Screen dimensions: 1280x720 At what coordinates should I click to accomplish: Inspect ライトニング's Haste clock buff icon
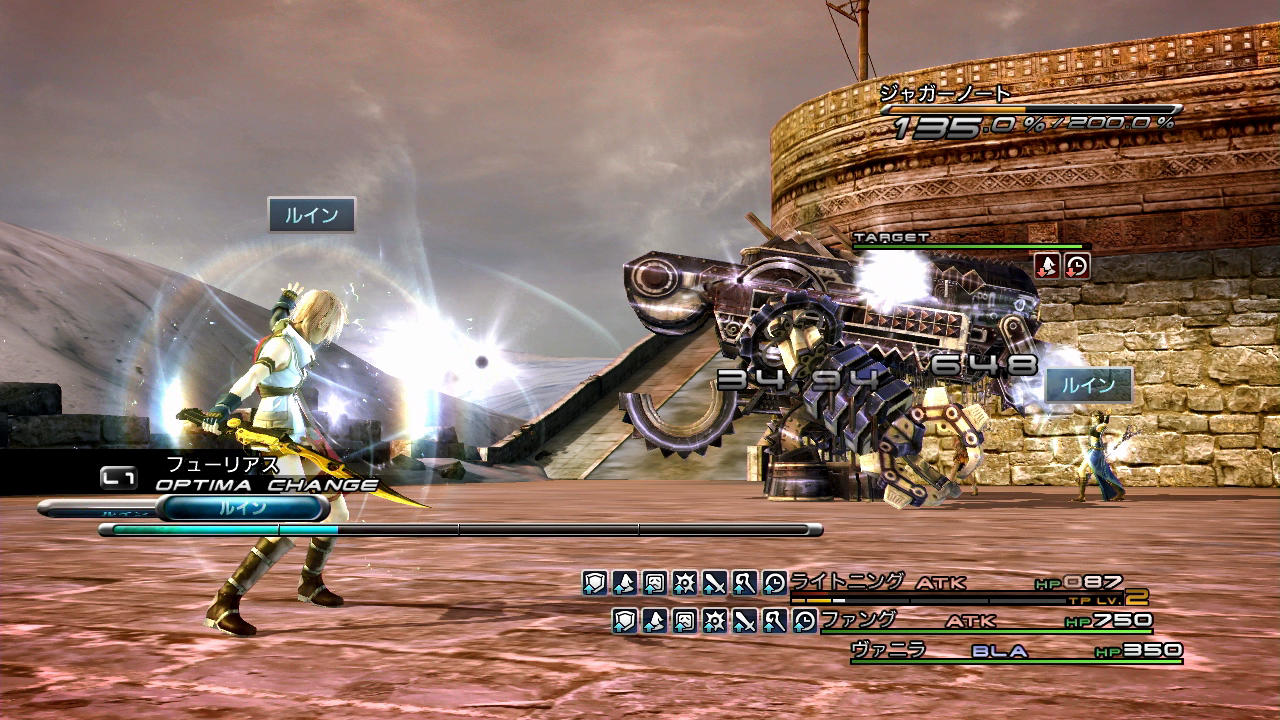[774, 583]
